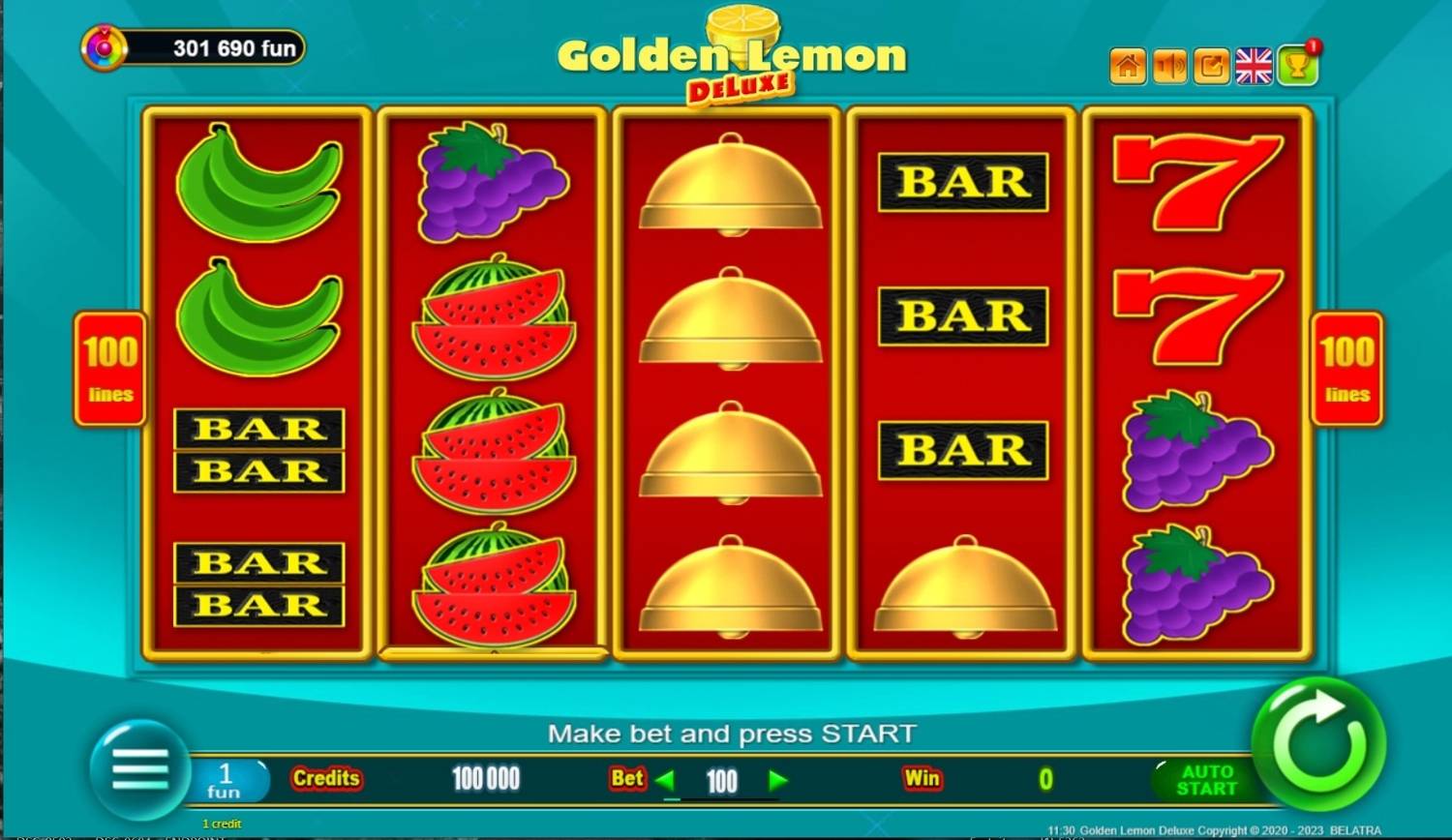Click the Bet label
The height and width of the screenshot is (840, 1452).
tap(625, 778)
